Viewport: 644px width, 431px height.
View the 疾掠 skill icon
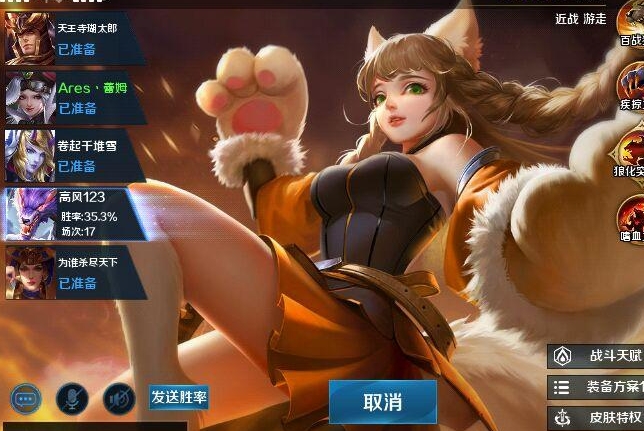click(x=631, y=87)
